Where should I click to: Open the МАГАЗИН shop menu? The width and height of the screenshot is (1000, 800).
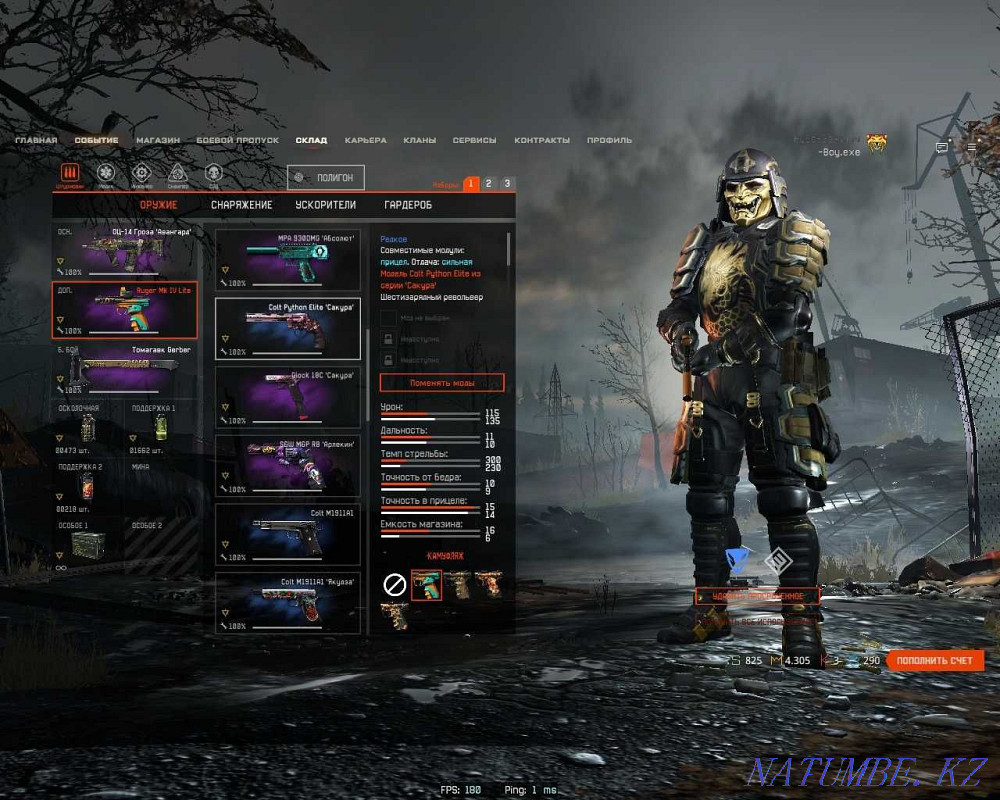[x=158, y=141]
